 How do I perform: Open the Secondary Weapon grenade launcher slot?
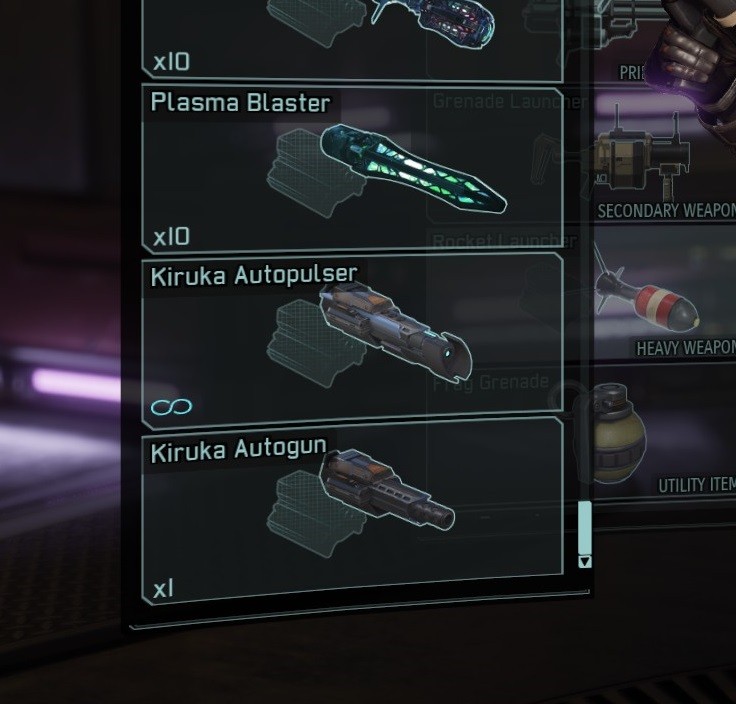(x=664, y=163)
